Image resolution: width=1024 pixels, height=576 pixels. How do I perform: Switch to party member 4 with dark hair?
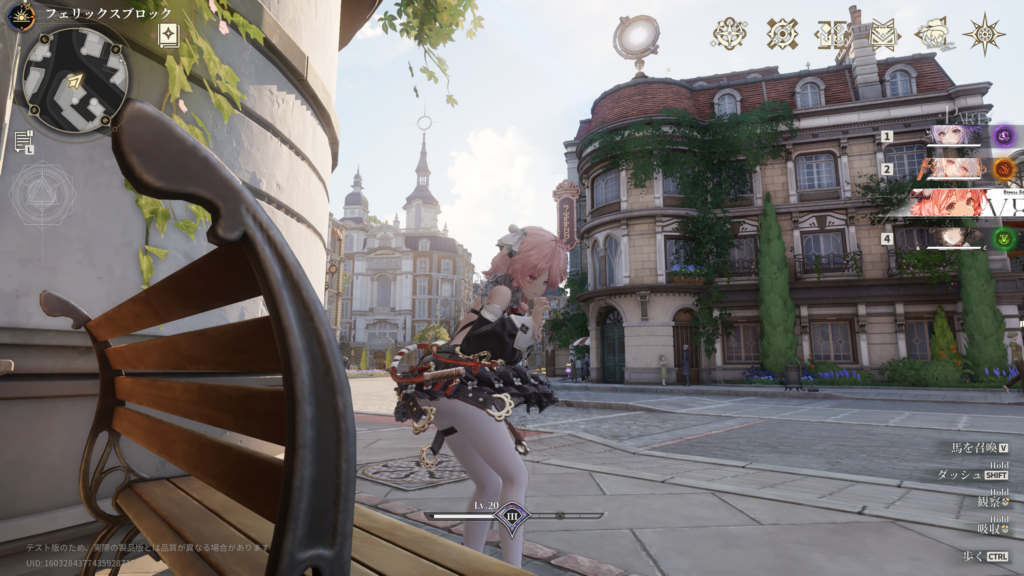pyautogui.click(x=955, y=238)
